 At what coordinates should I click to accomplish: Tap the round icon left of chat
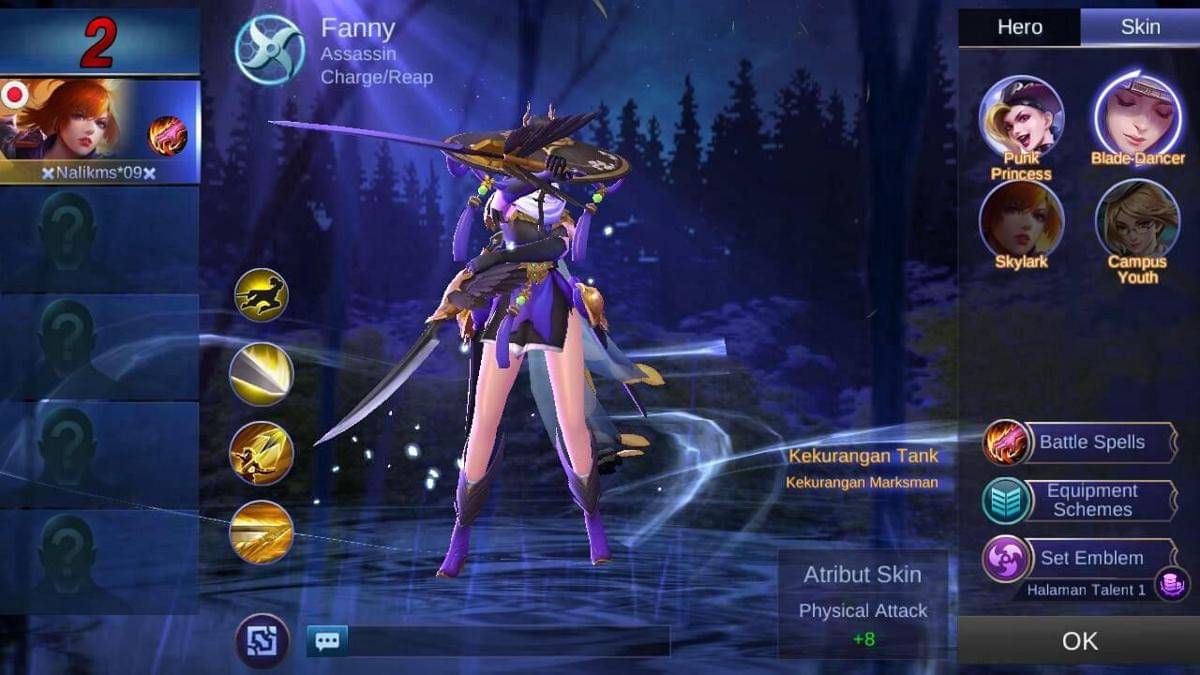(262, 641)
